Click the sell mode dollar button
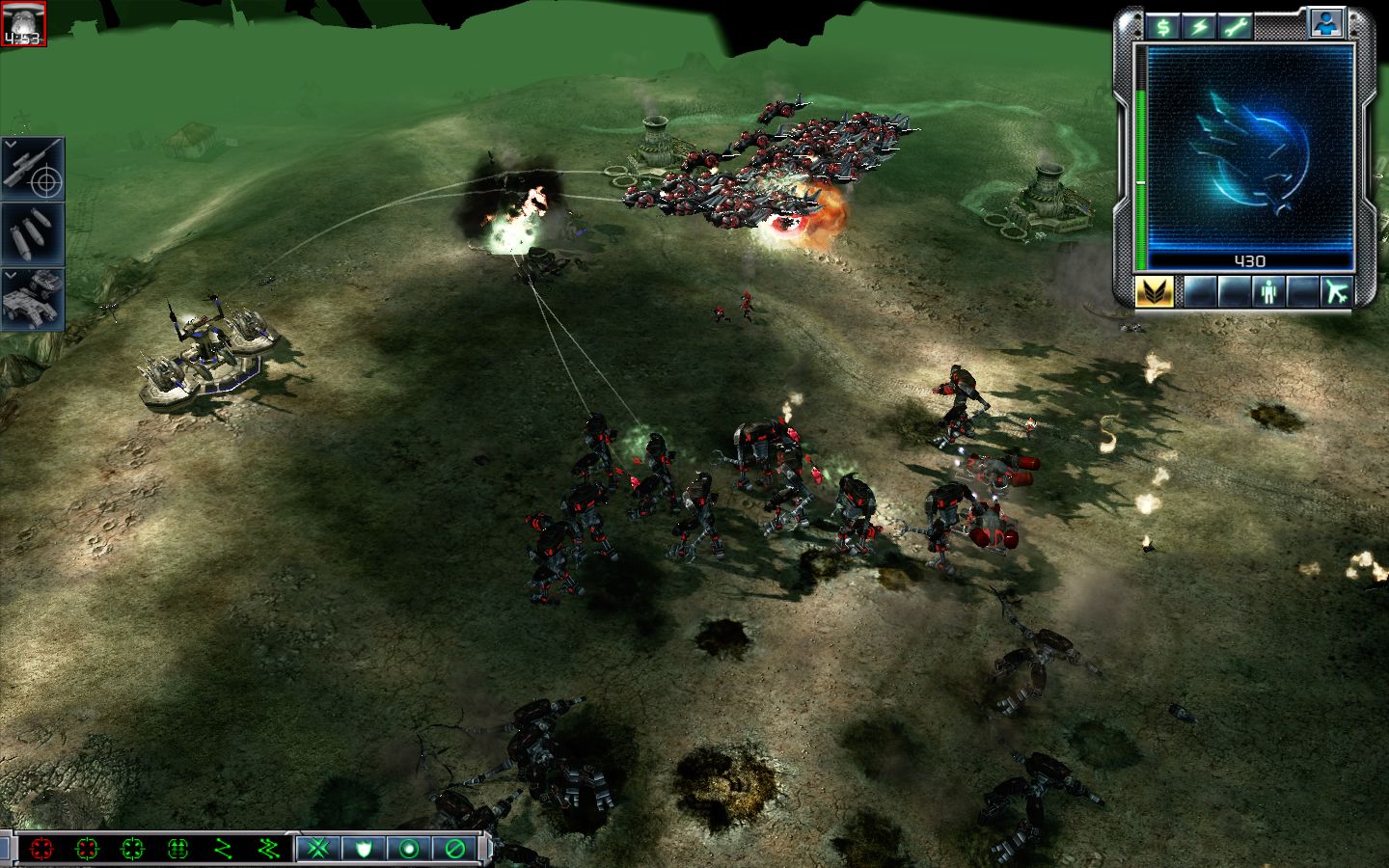1389x868 pixels. coord(1163,26)
